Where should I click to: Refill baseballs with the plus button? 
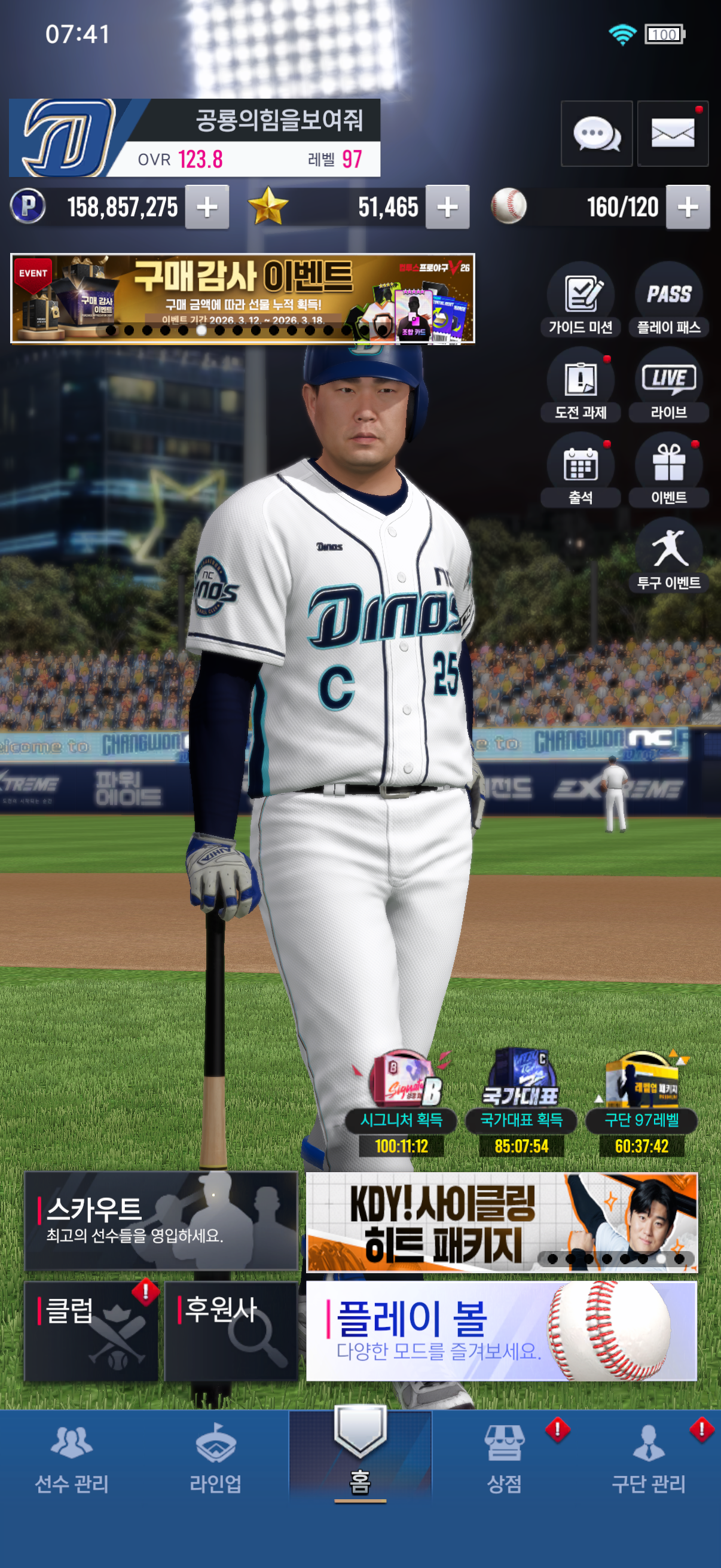pos(688,207)
